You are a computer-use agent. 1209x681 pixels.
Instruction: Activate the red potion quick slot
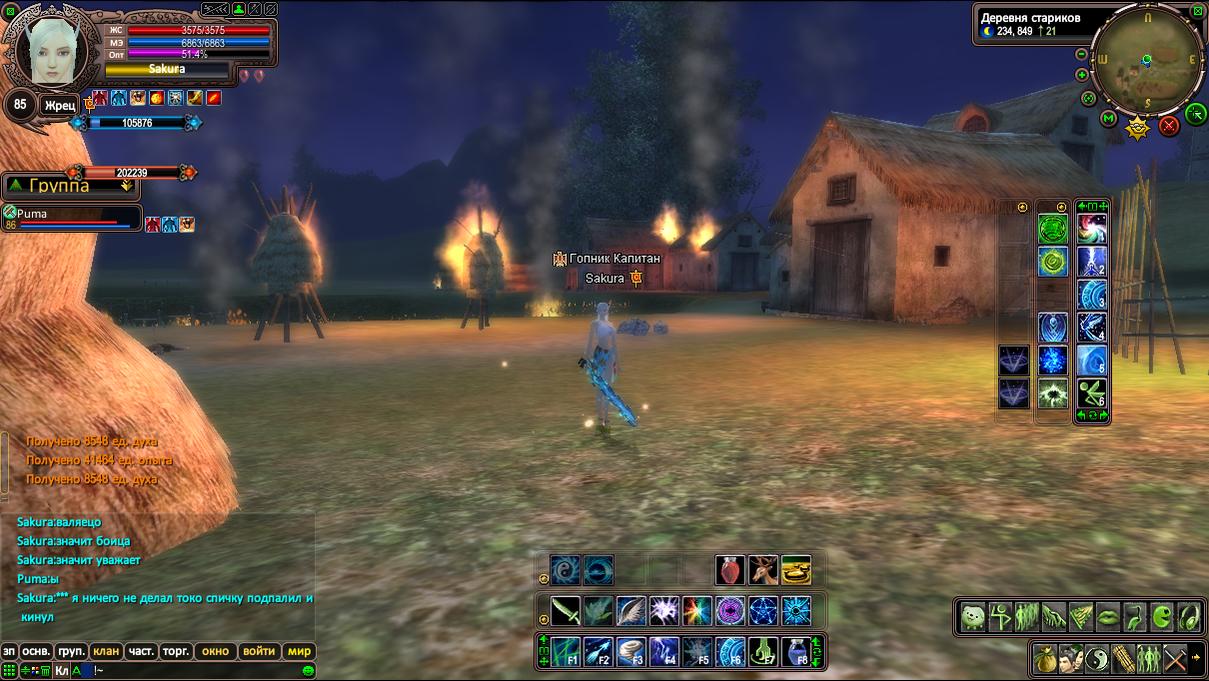tap(730, 570)
